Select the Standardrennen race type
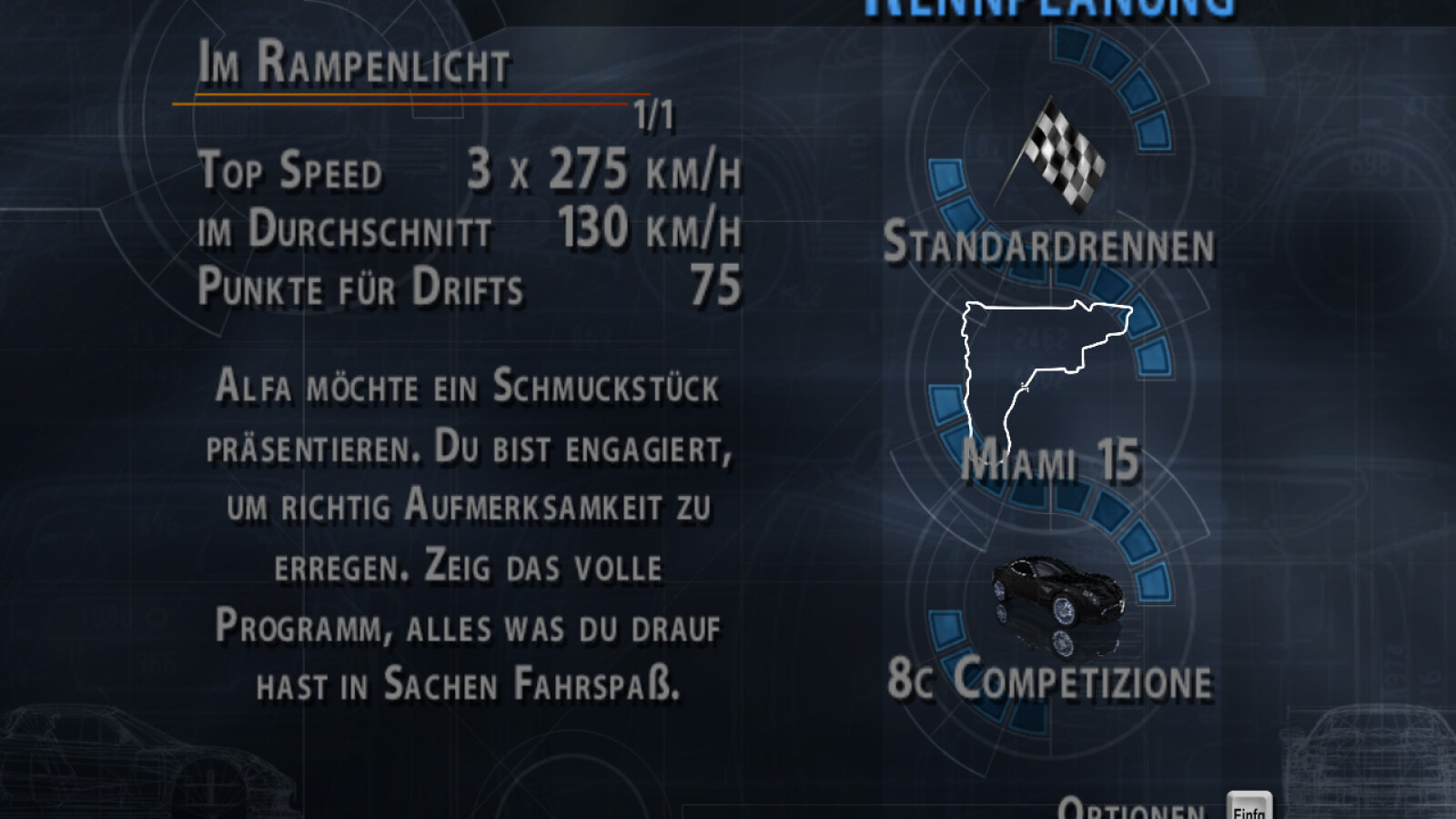Screen dimensions: 1456x819 click(x=1049, y=243)
